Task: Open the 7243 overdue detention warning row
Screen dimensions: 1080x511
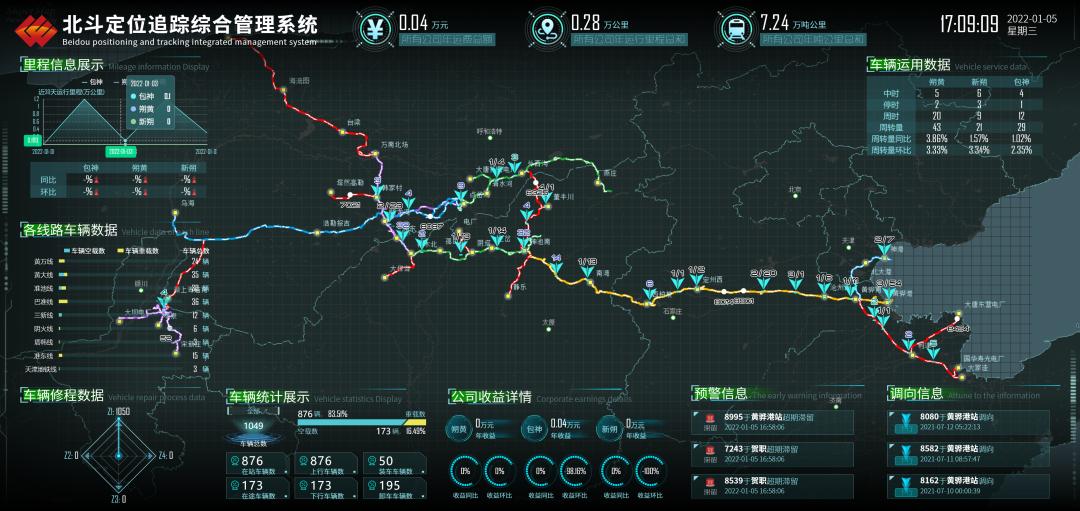Action: (772, 455)
